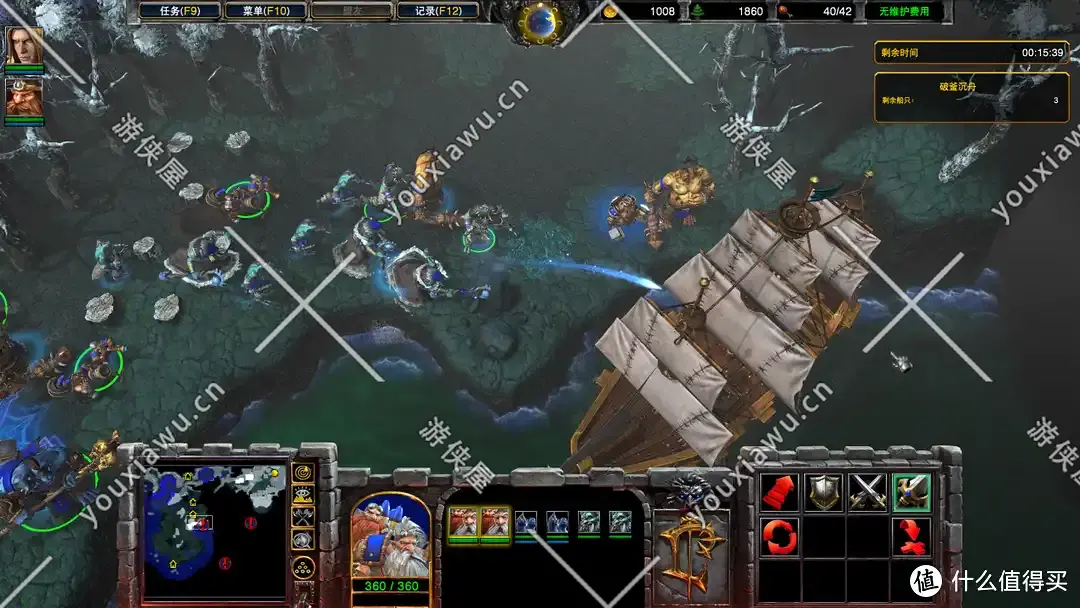The width and height of the screenshot is (1080, 608).
Task: Choose the crossed swords Attack command
Action: (867, 492)
